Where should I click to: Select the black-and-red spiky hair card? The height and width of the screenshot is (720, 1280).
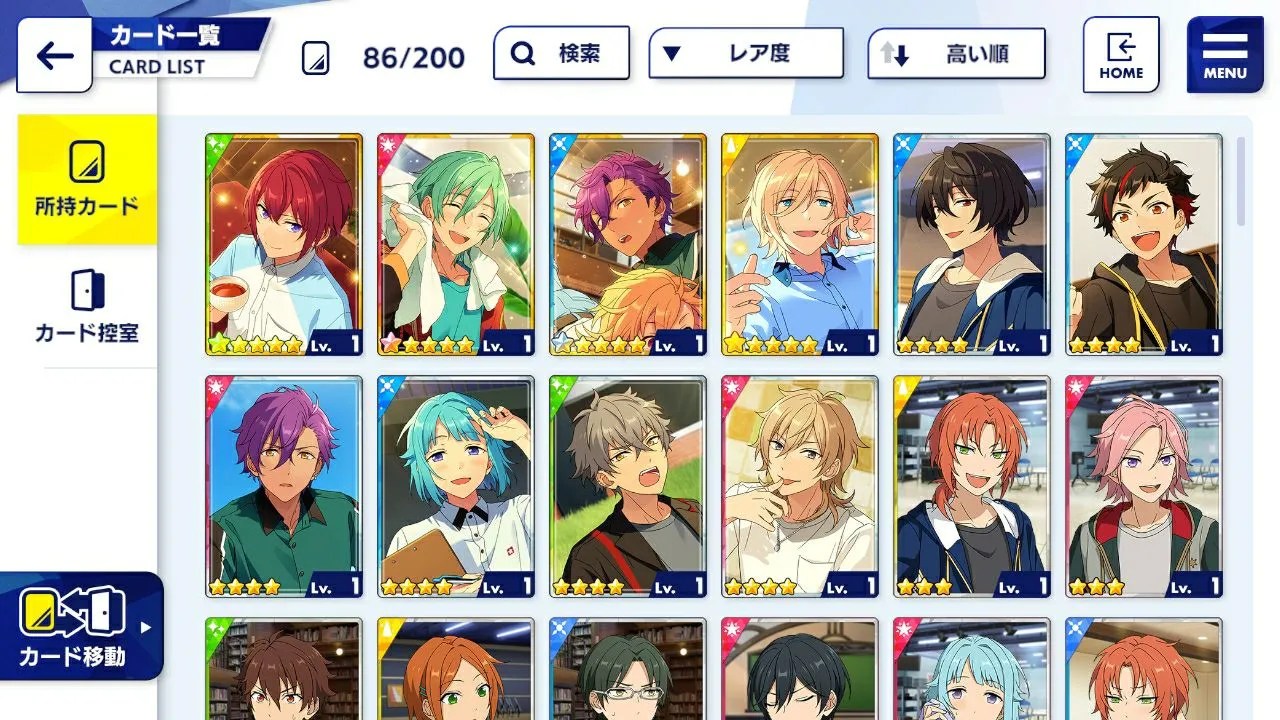[1144, 245]
